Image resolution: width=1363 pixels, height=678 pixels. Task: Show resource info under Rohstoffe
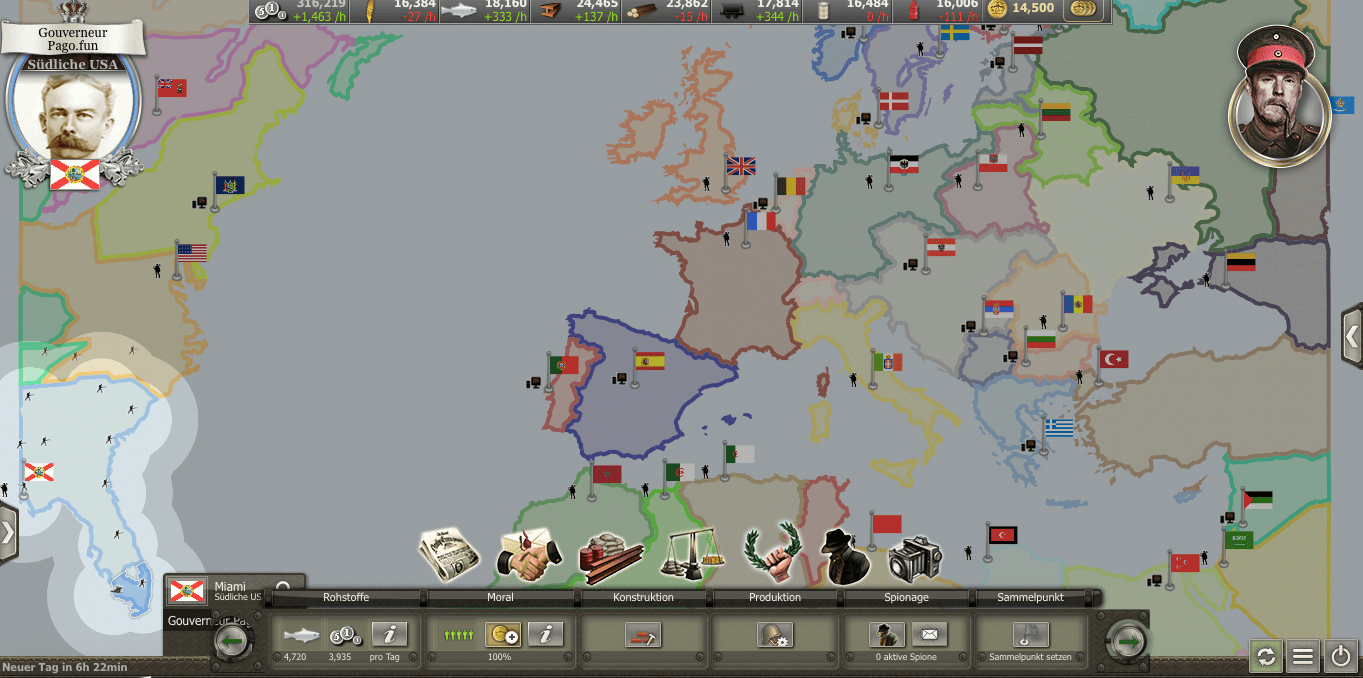390,634
